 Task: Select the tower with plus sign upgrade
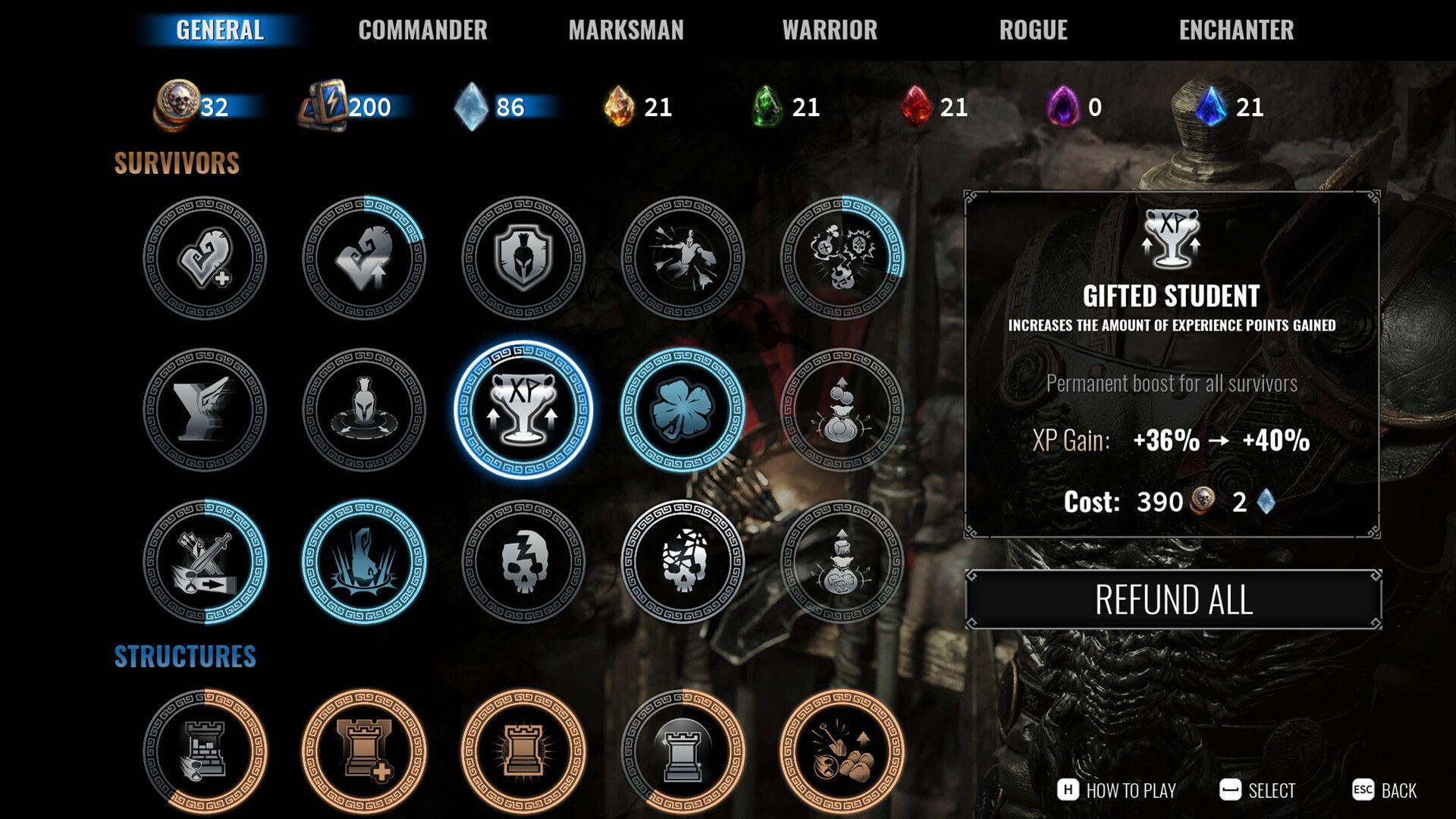[364, 751]
